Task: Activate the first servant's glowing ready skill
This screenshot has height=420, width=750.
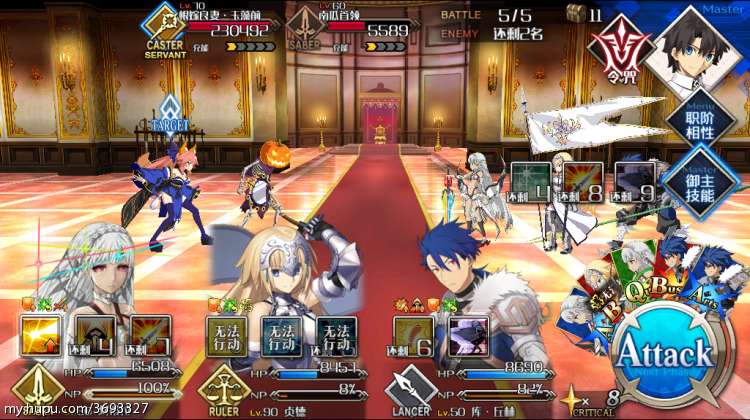Action: coord(41,336)
